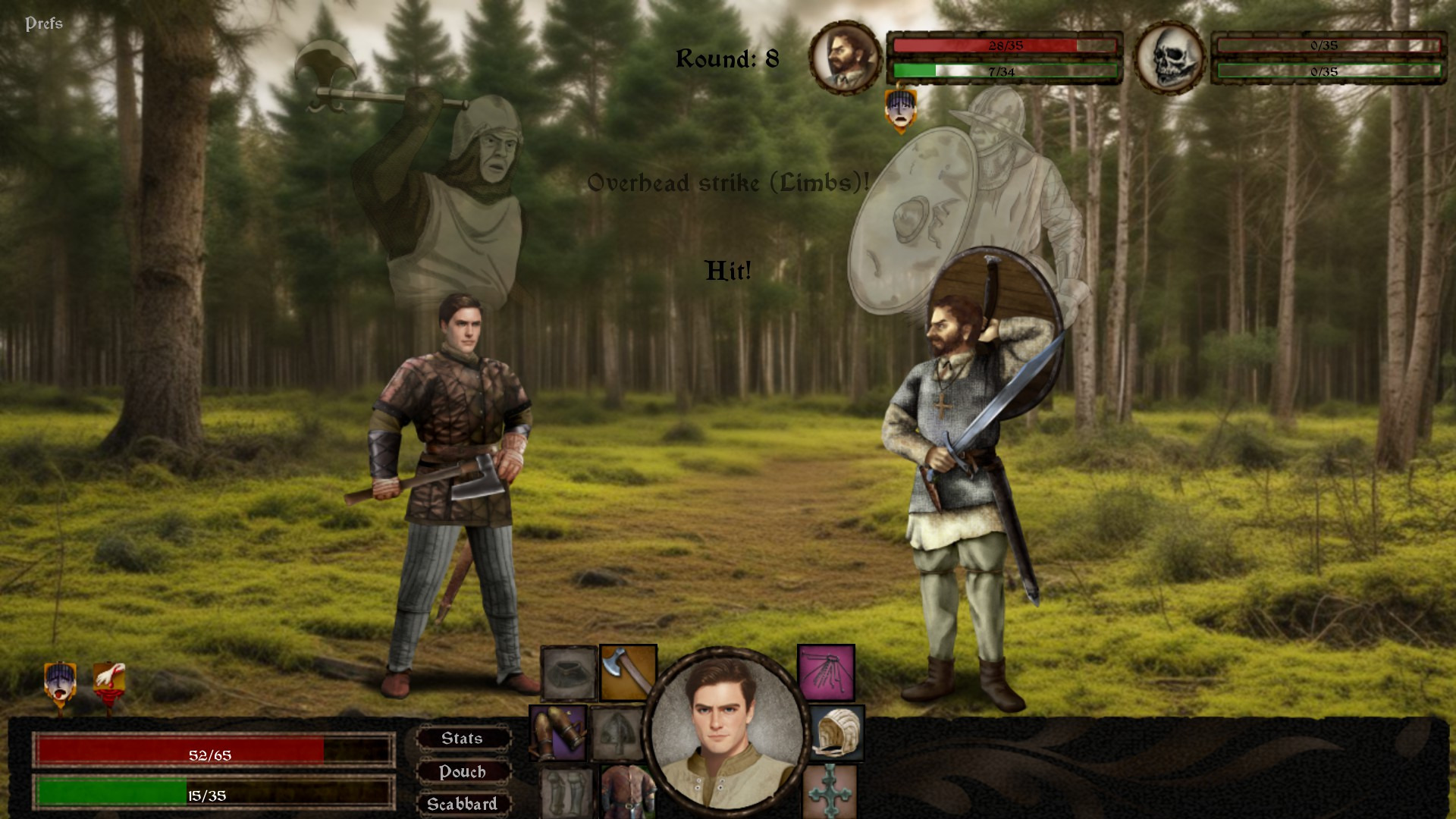Image resolution: width=1456 pixels, height=819 pixels.
Task: Select the empty shield slot
Action: tap(617, 733)
